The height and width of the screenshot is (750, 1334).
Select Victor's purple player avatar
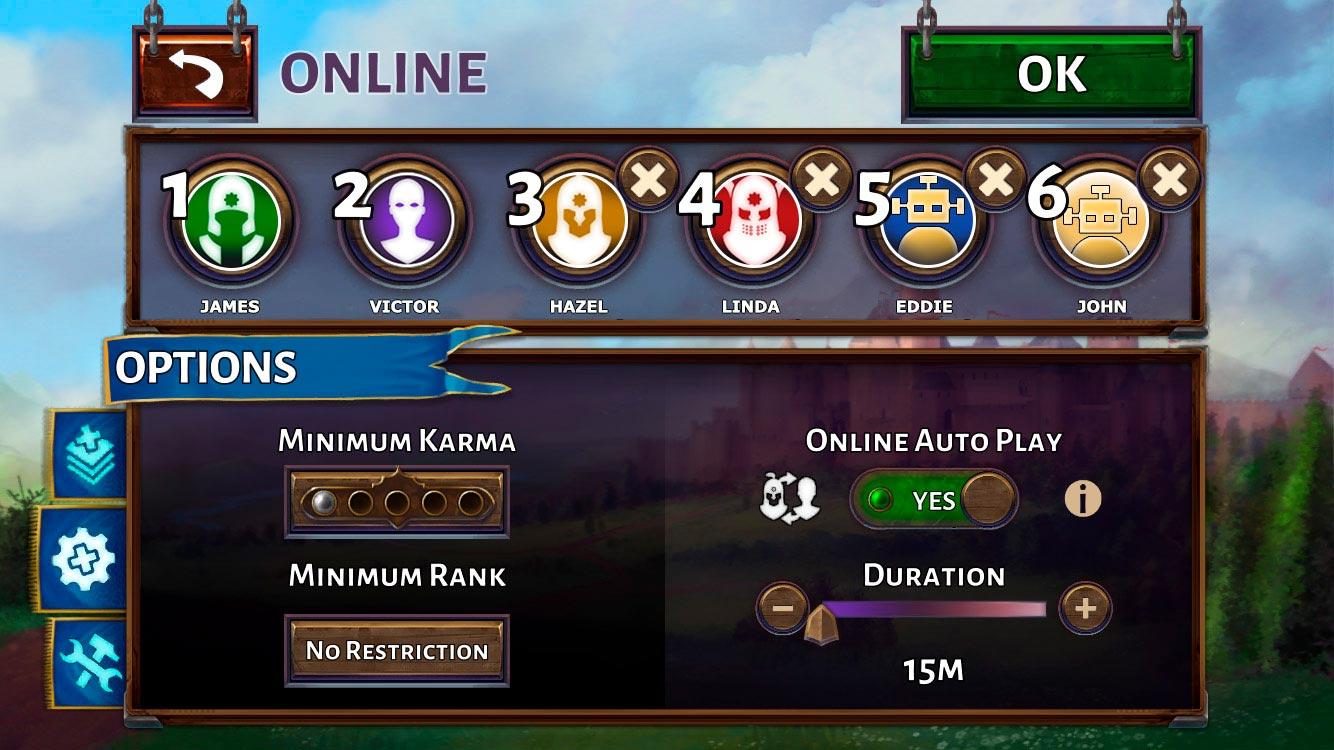point(405,222)
